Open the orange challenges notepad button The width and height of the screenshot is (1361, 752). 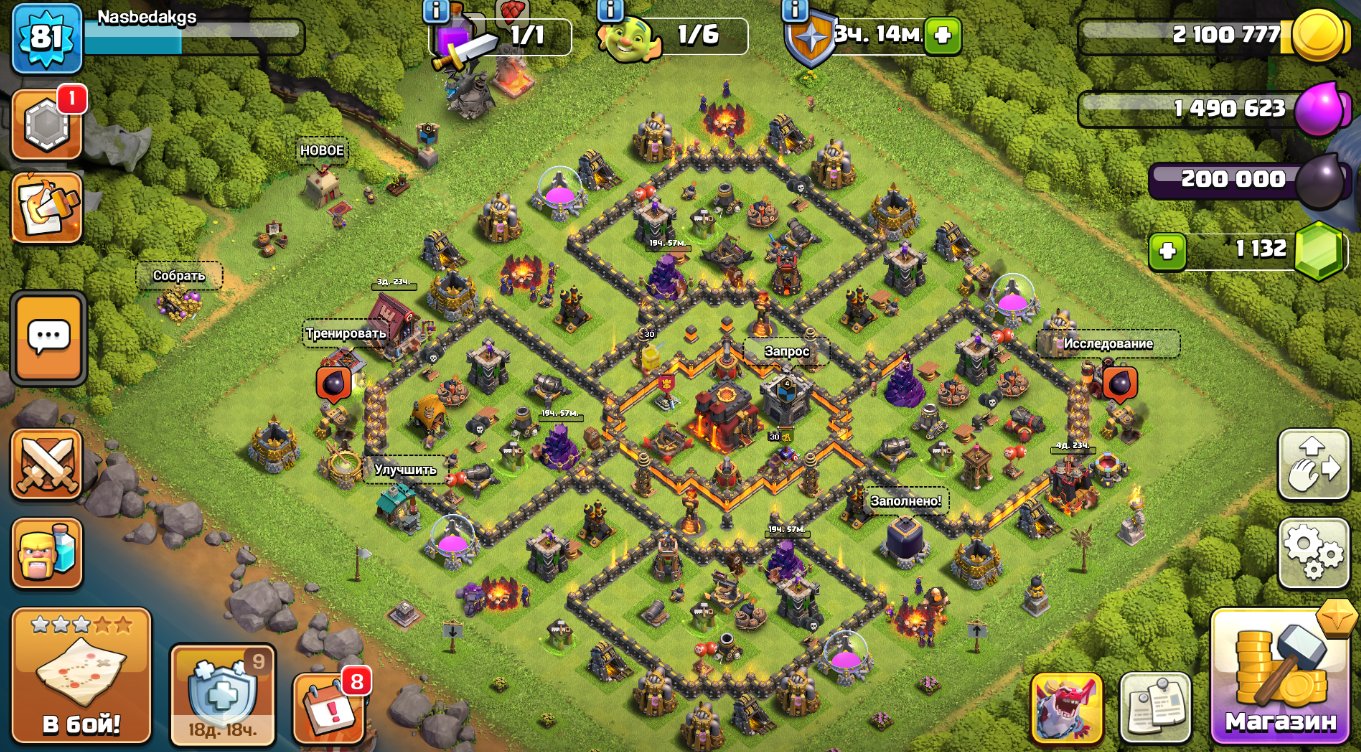click(46, 208)
